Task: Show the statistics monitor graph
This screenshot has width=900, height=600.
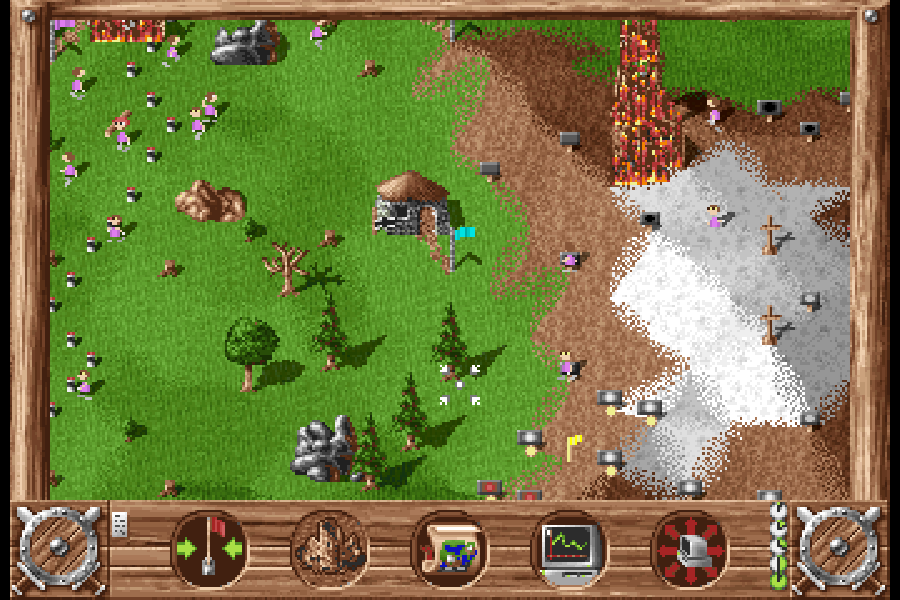Action: (x=569, y=549)
